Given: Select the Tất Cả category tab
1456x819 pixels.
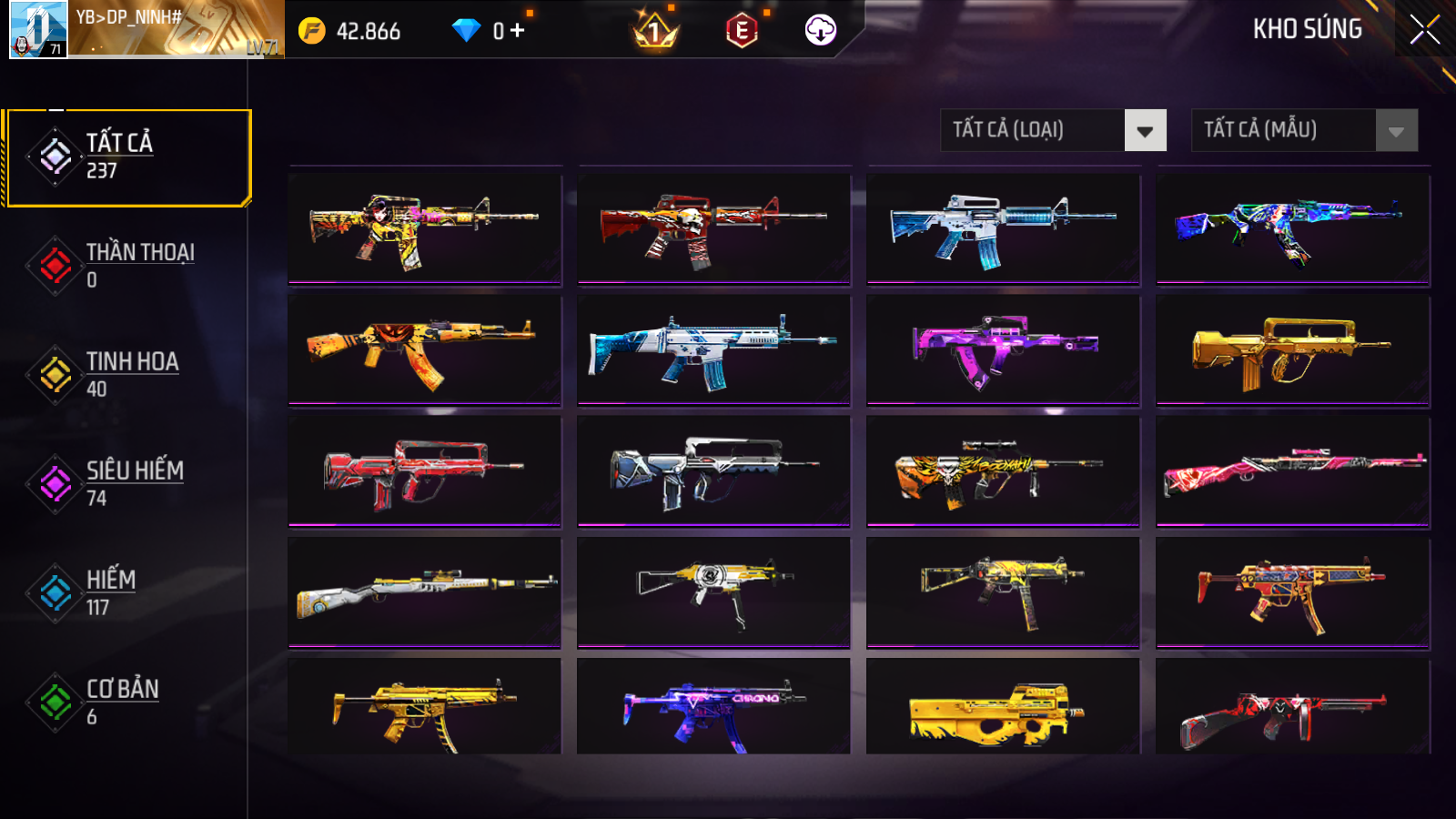Looking at the screenshot, I should [x=127, y=157].
